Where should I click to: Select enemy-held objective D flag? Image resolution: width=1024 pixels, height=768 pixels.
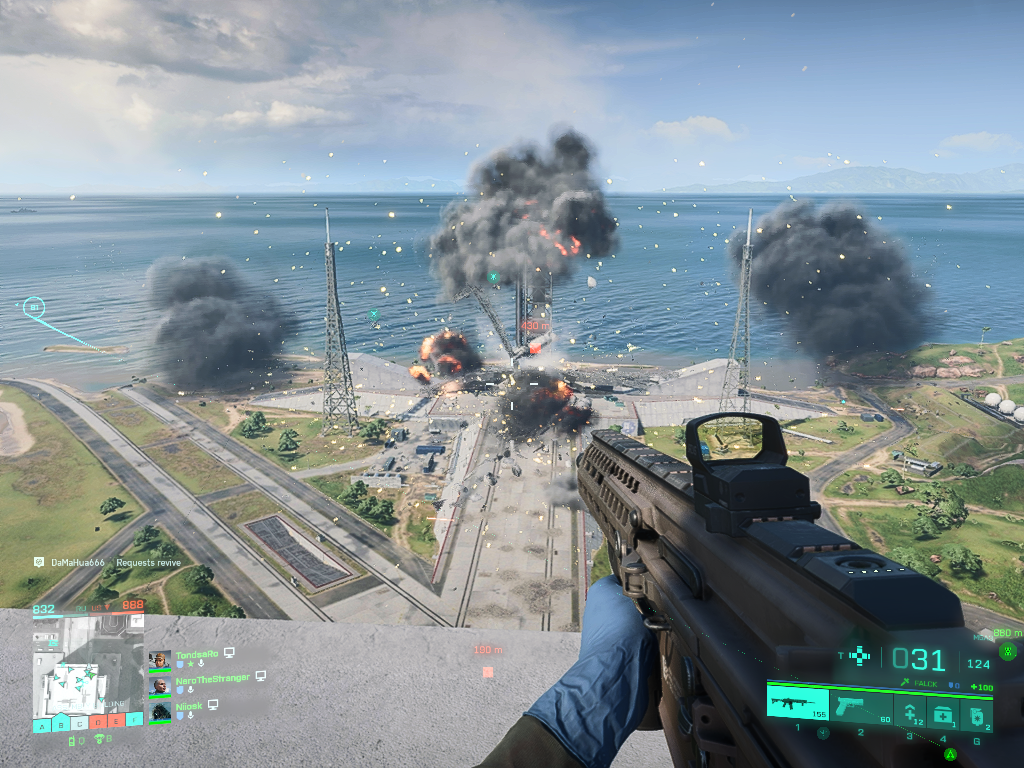(98, 722)
